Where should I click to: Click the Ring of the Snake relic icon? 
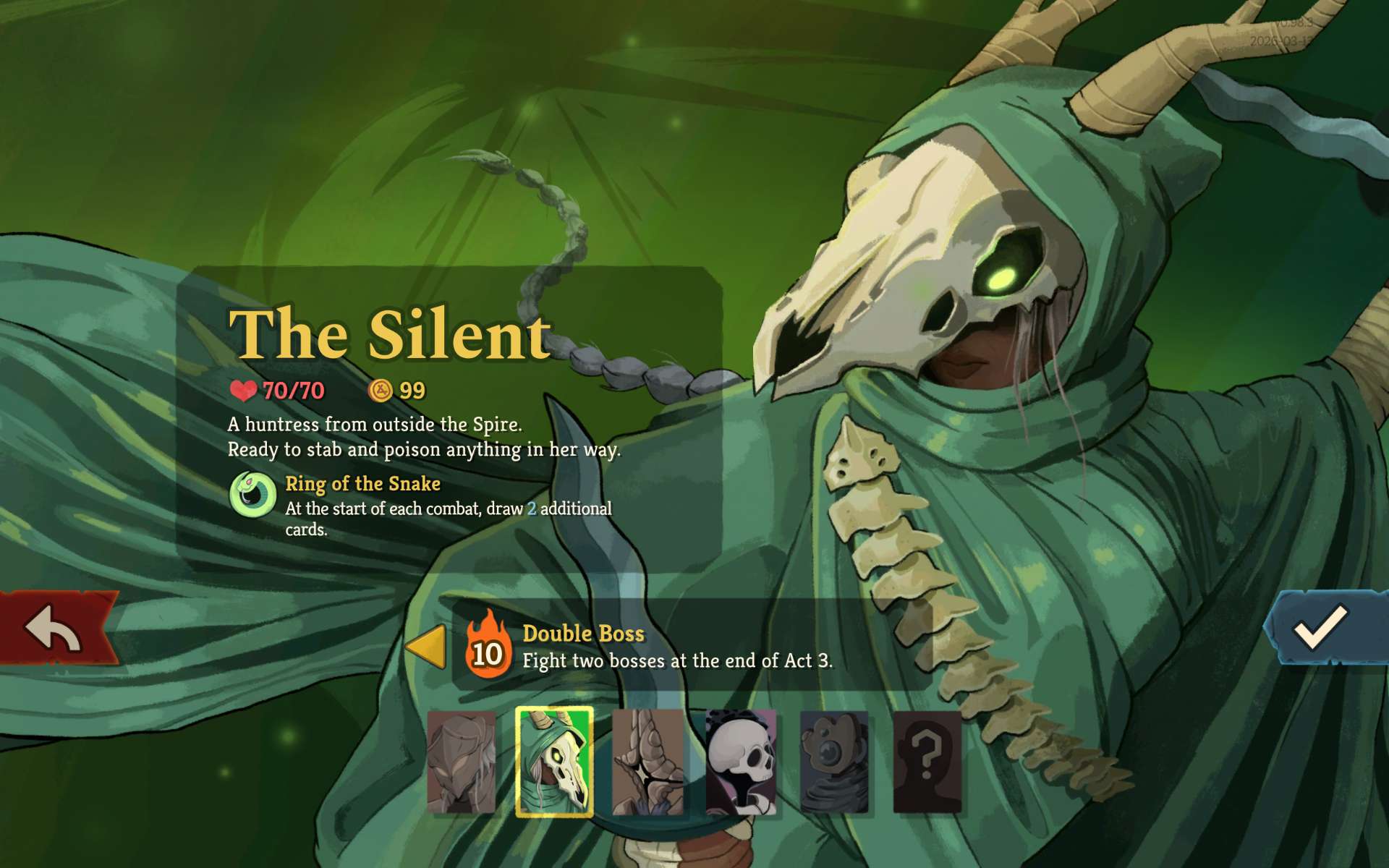point(252,495)
